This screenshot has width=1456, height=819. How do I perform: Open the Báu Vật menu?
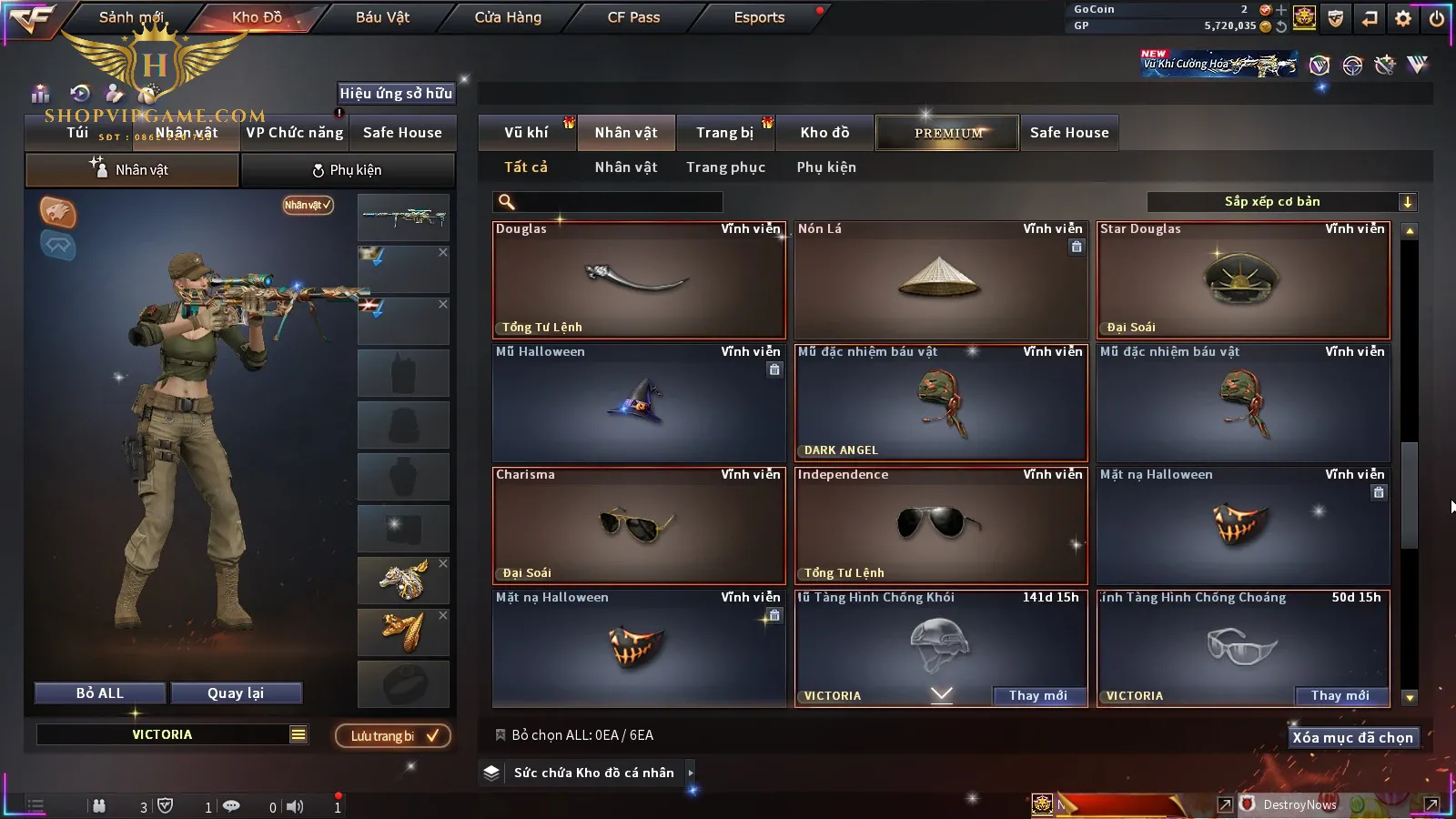382,17
